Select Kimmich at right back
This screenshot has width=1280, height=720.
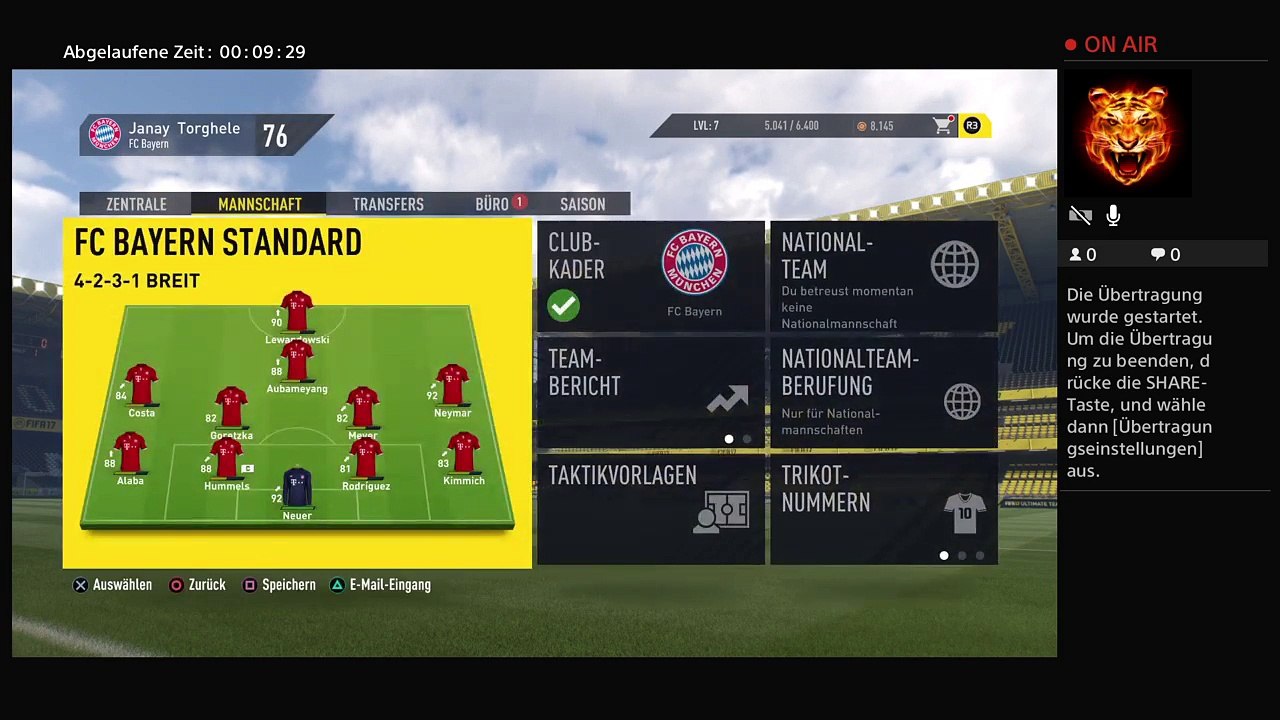point(463,455)
